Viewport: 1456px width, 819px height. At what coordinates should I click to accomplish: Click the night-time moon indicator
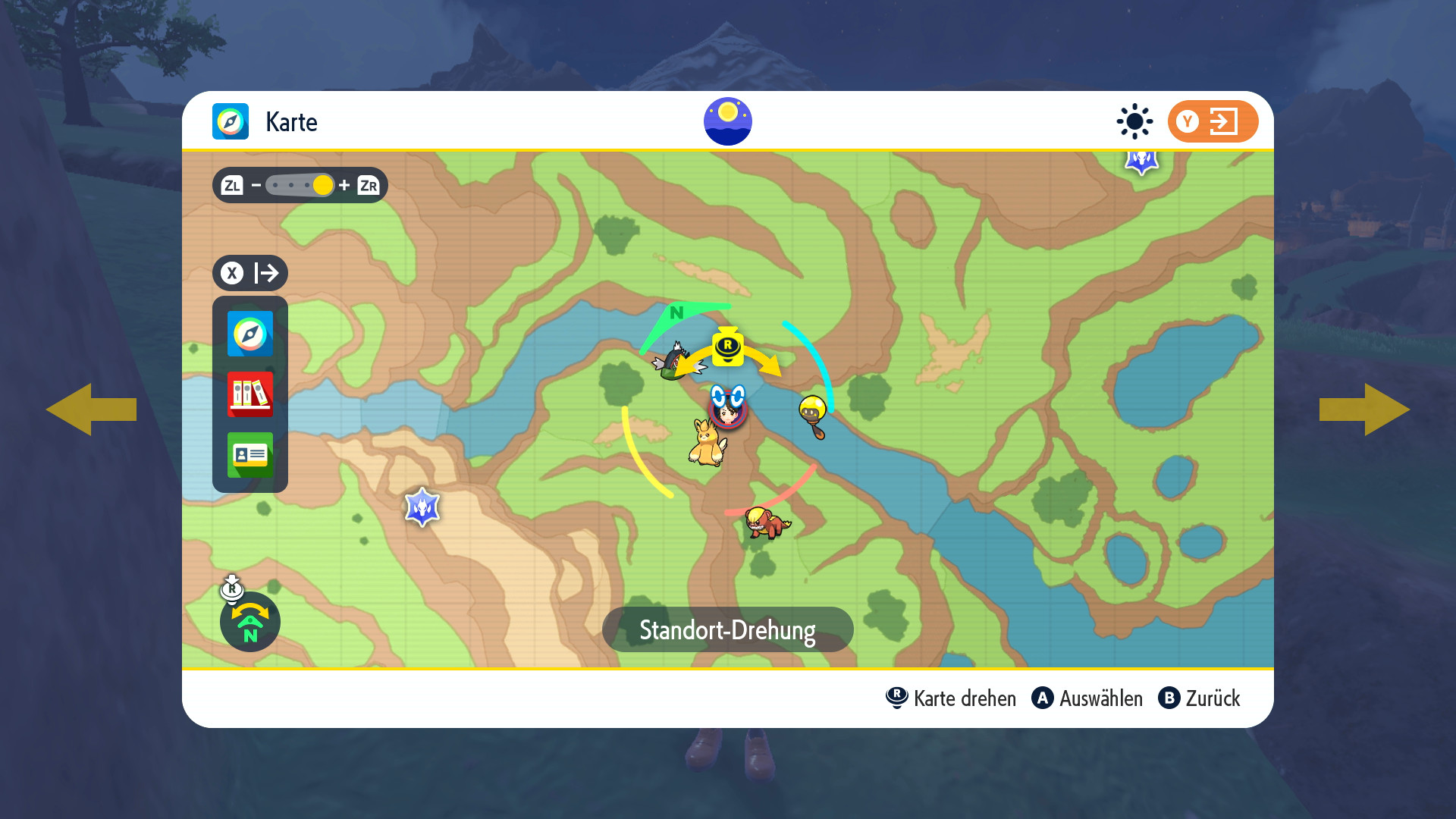tap(728, 121)
